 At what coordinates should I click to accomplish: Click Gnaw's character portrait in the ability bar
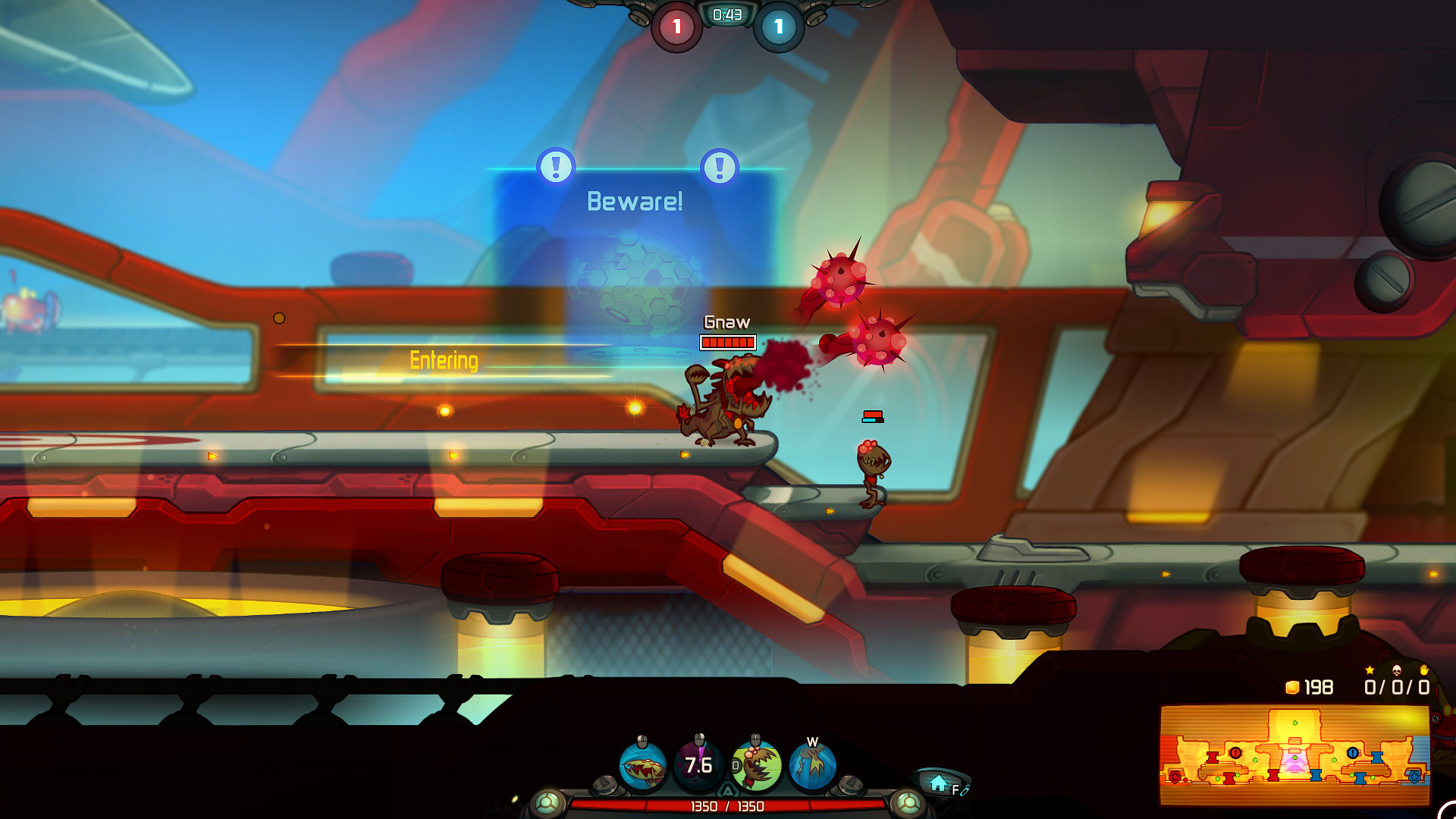[x=756, y=766]
